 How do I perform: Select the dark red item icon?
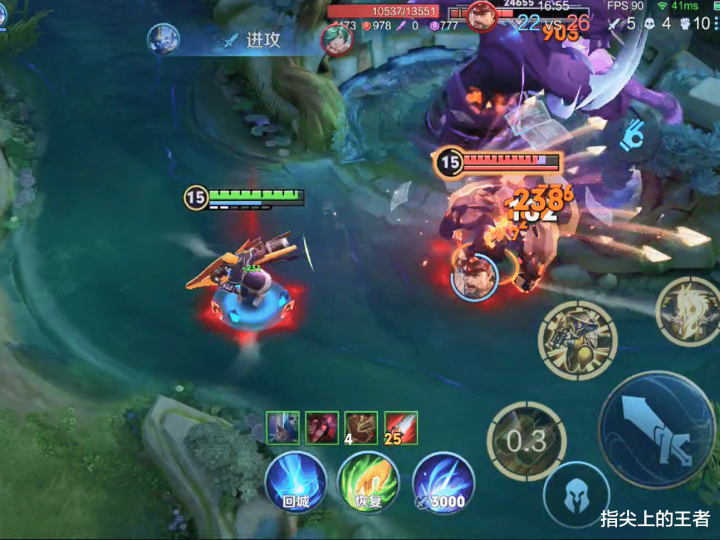(x=322, y=428)
